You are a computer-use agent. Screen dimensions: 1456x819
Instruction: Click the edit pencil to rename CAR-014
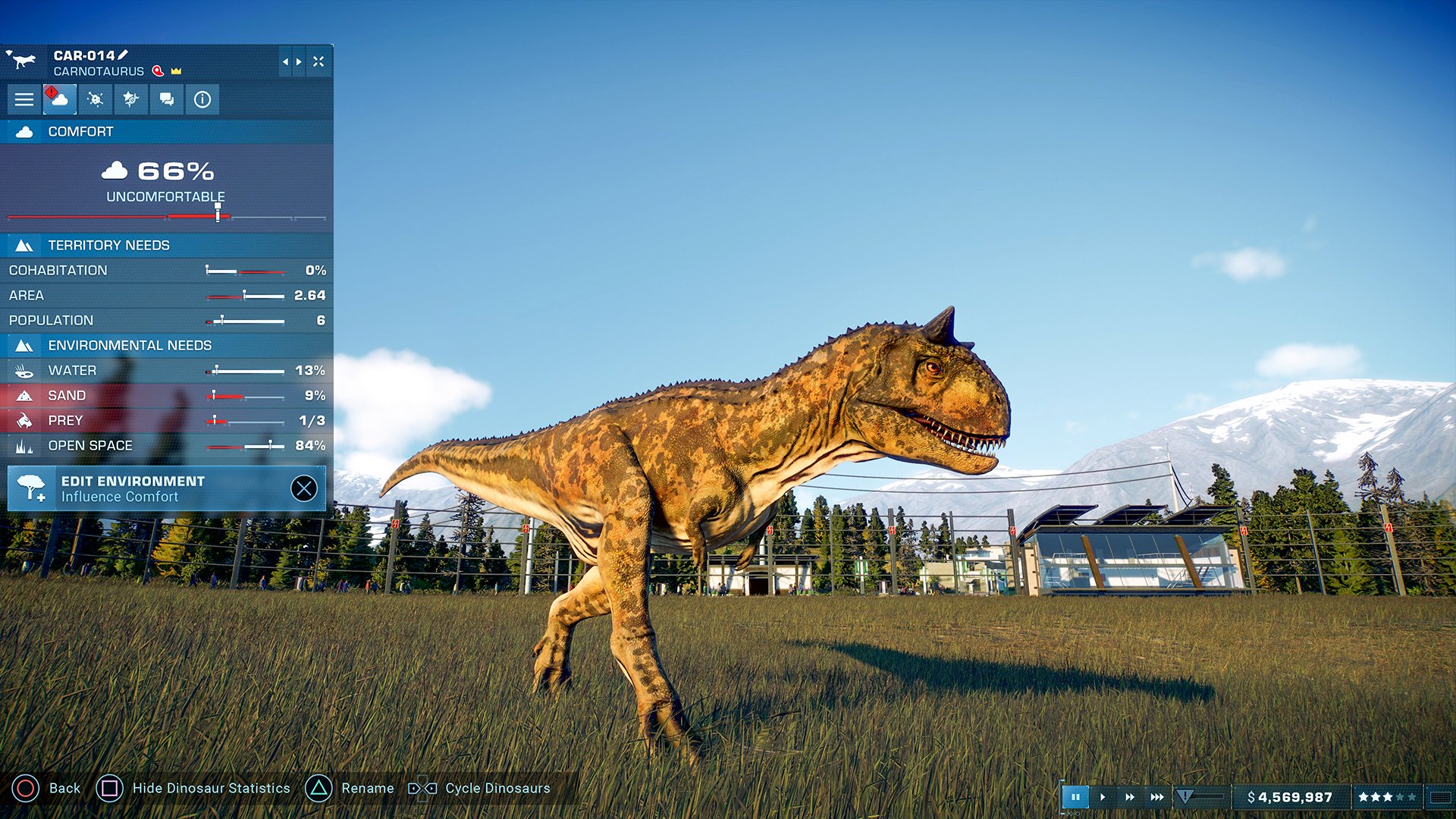coord(124,55)
